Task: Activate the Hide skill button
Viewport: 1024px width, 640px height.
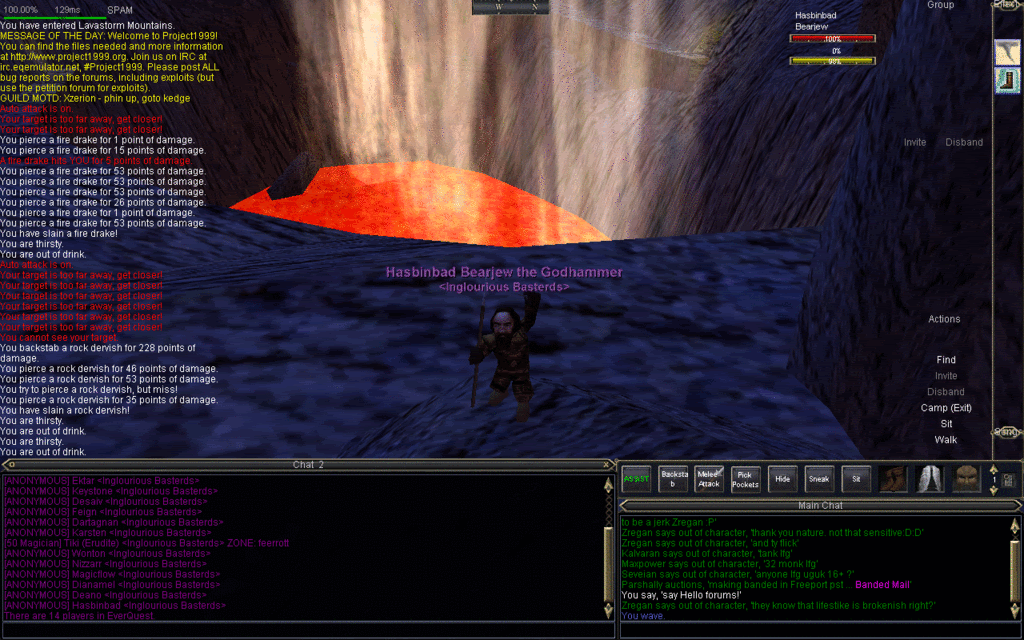Action: click(x=782, y=479)
